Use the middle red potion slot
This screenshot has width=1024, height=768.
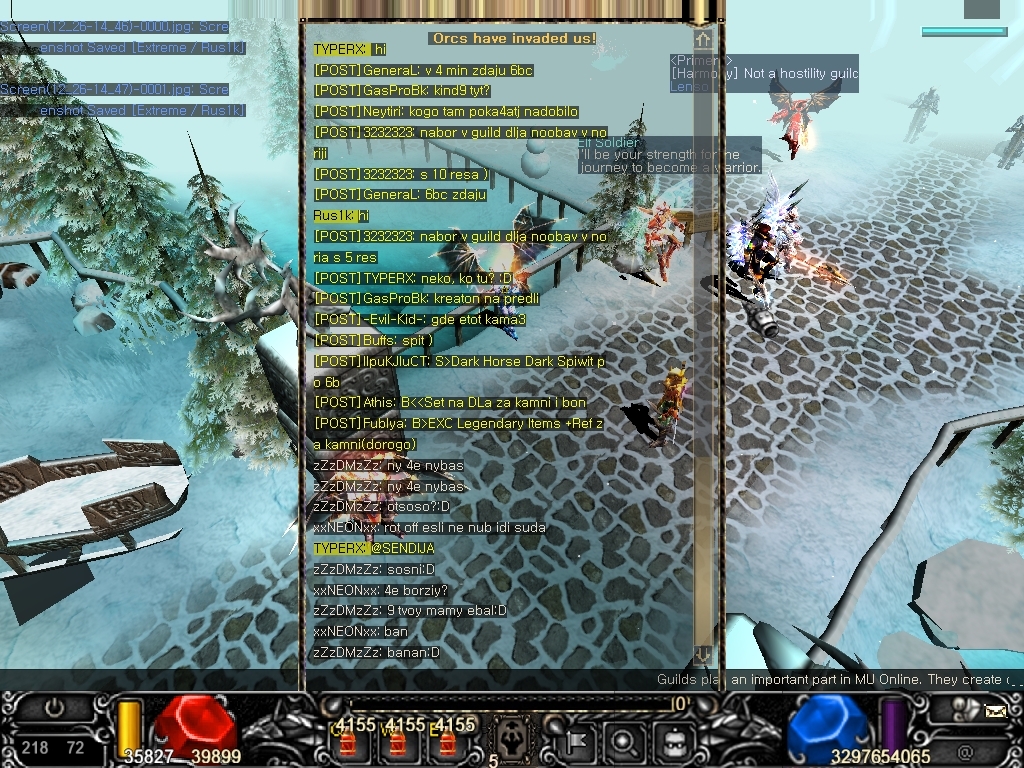(398, 743)
